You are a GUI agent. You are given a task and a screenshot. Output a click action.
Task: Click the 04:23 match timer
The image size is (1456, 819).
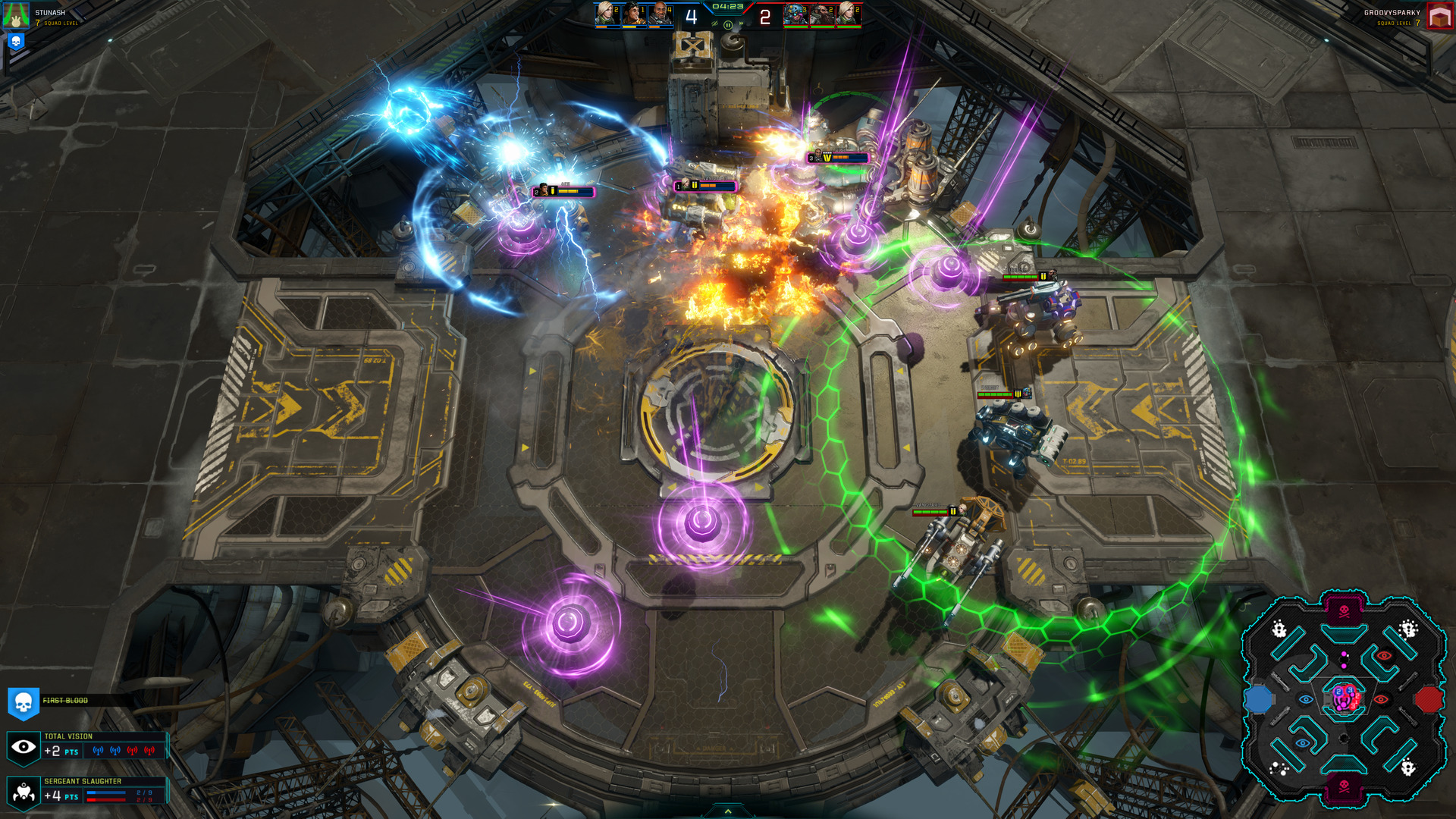tap(727, 7)
